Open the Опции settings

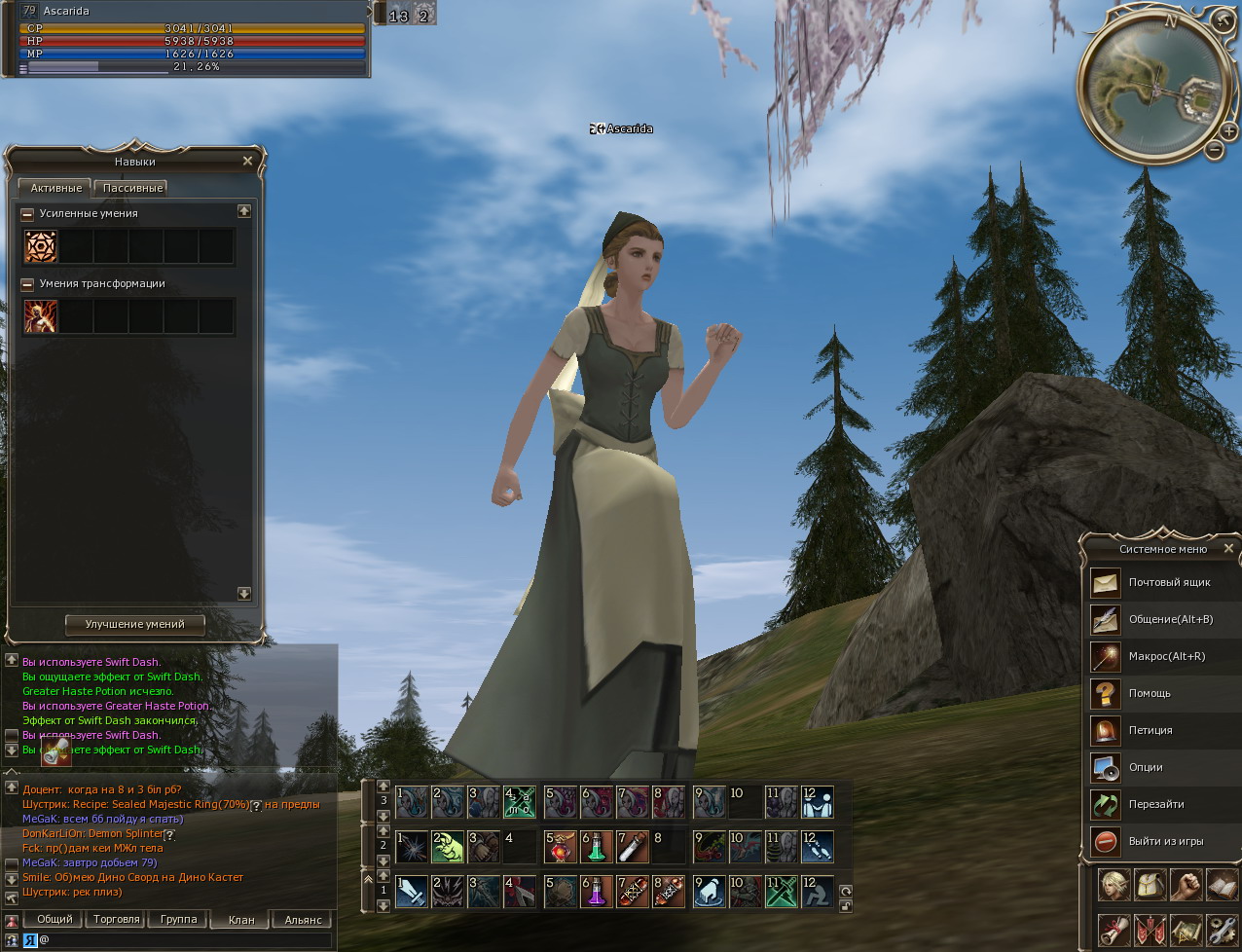(x=1145, y=767)
